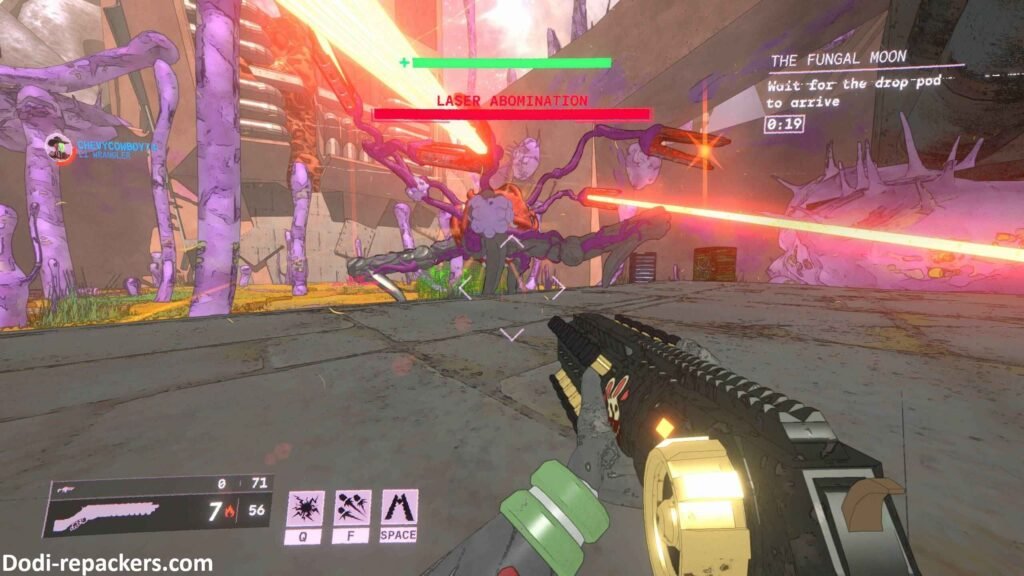Activate the Q burst explosion ability
Image resolution: width=1024 pixels, height=576 pixels.
303,508
